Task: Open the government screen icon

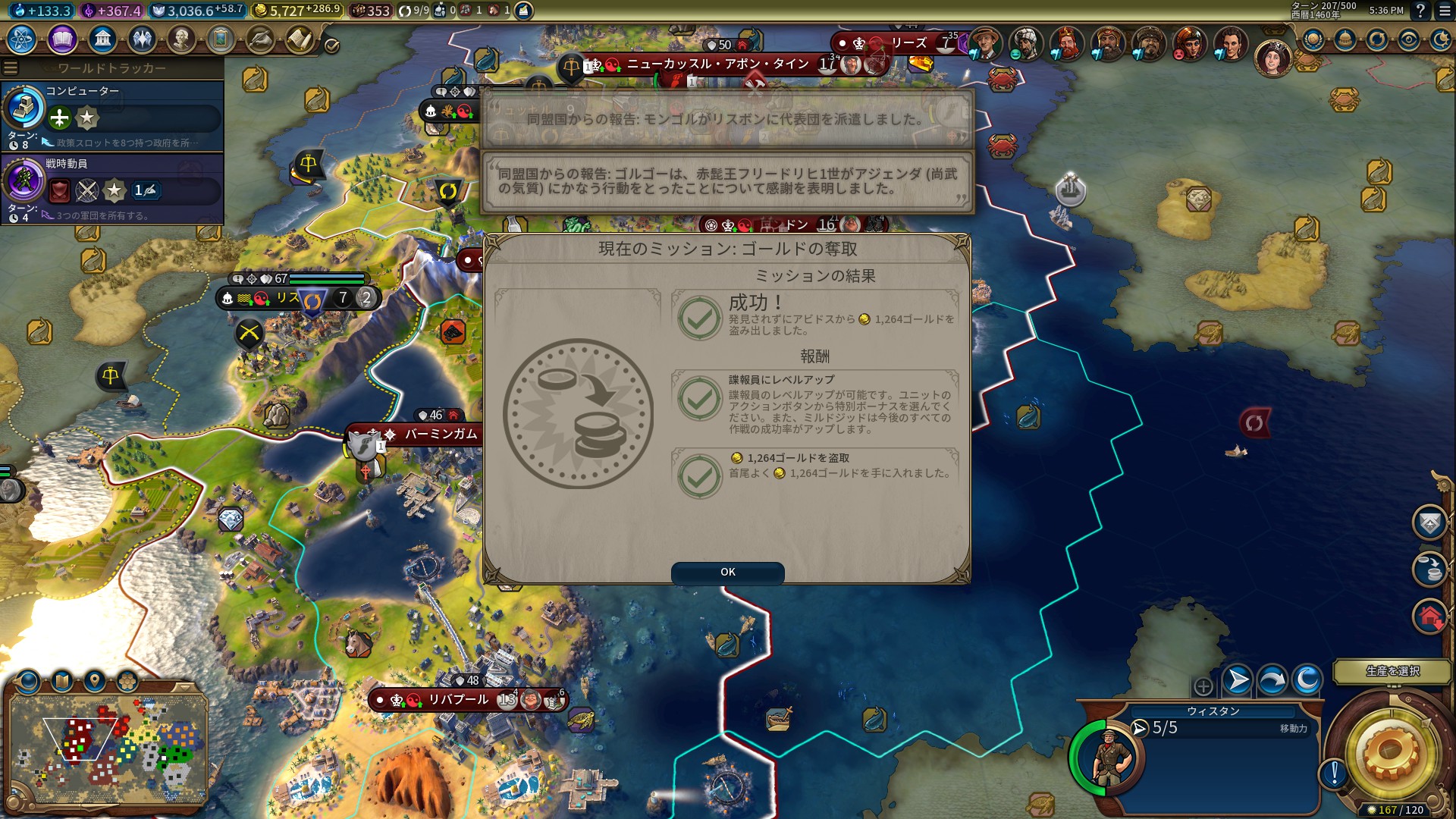Action: [102, 39]
